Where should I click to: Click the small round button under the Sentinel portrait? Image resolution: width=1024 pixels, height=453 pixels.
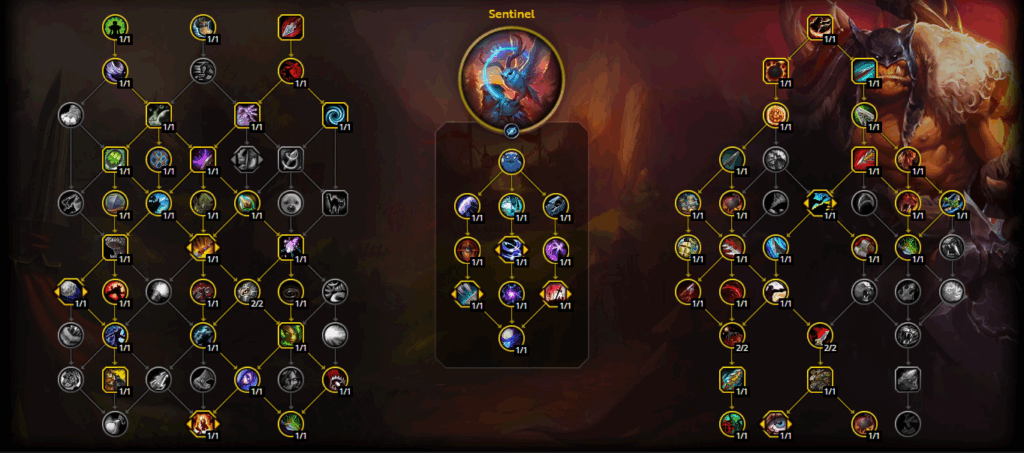tap(511, 130)
